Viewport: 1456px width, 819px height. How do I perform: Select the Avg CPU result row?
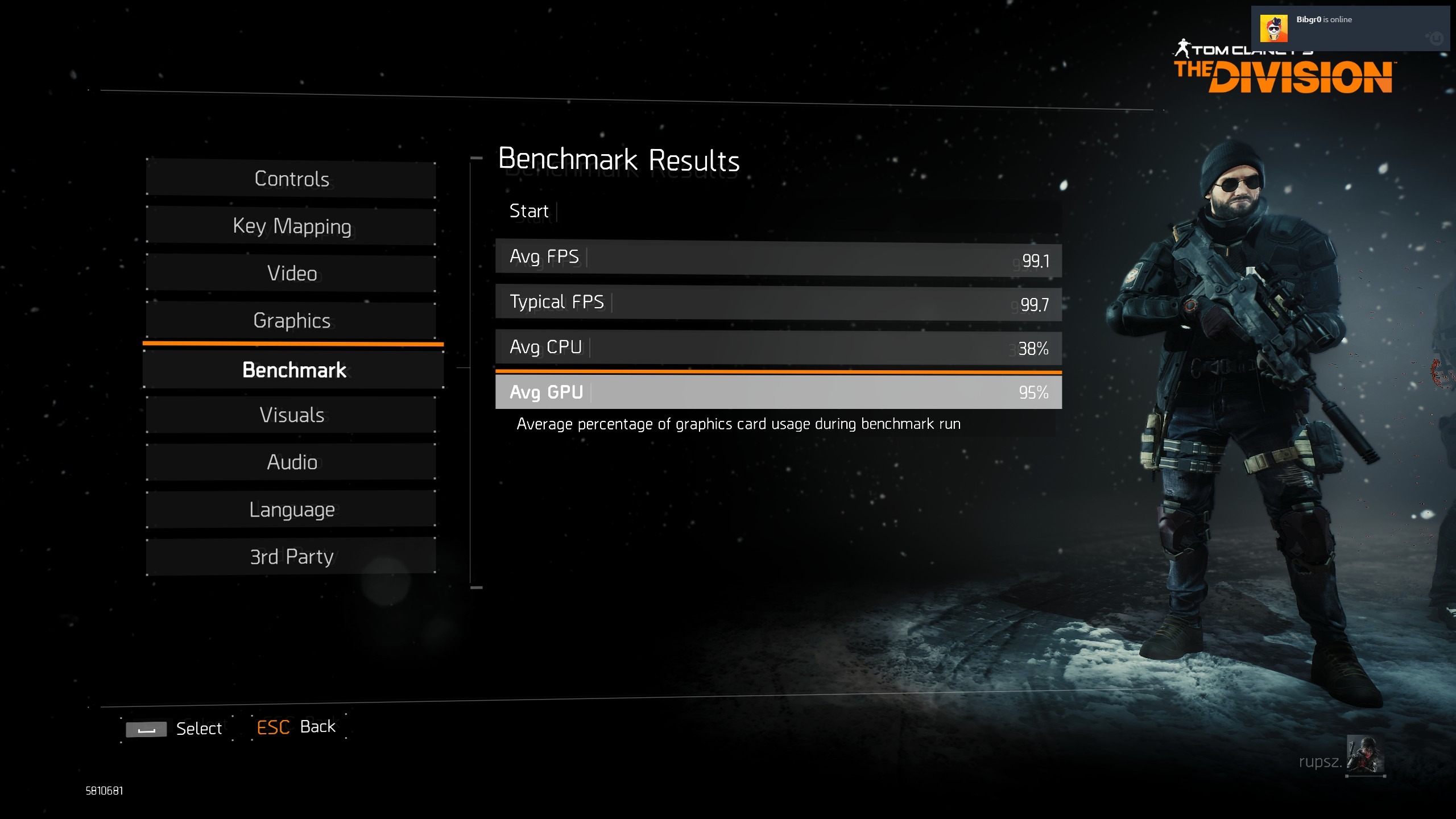point(778,348)
